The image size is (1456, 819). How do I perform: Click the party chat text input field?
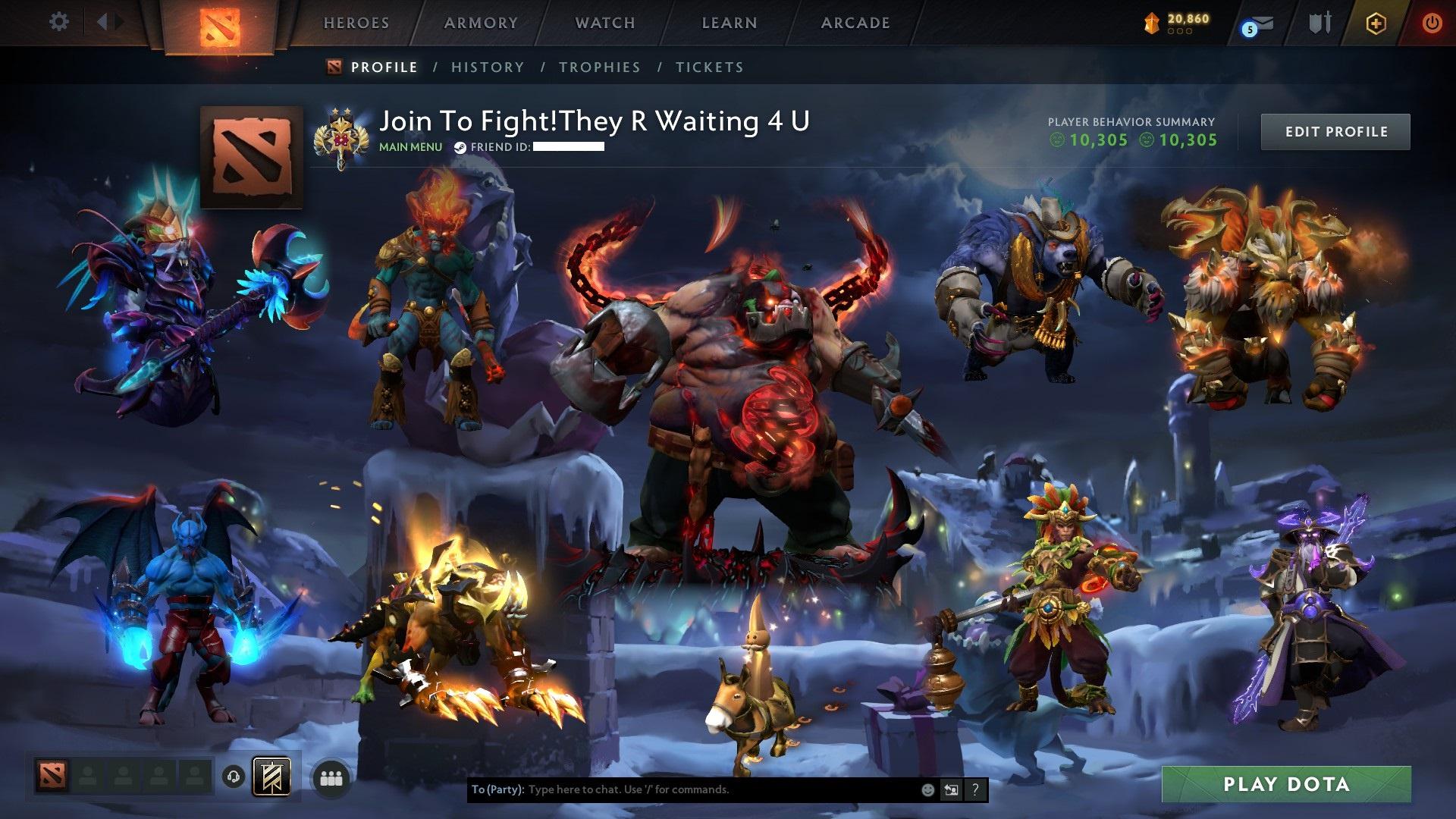[682, 790]
